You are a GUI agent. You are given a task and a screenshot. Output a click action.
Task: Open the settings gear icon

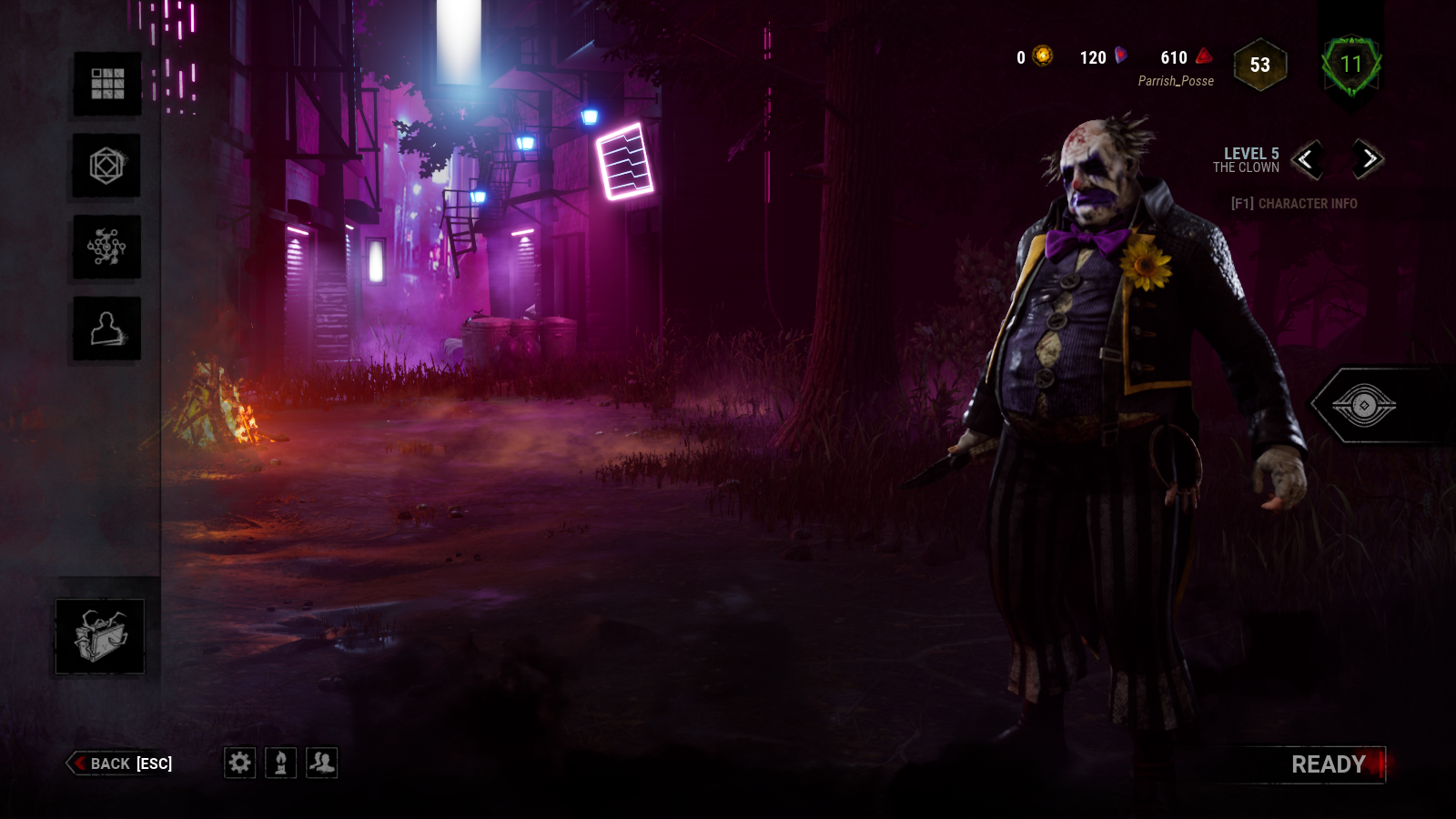(239, 764)
